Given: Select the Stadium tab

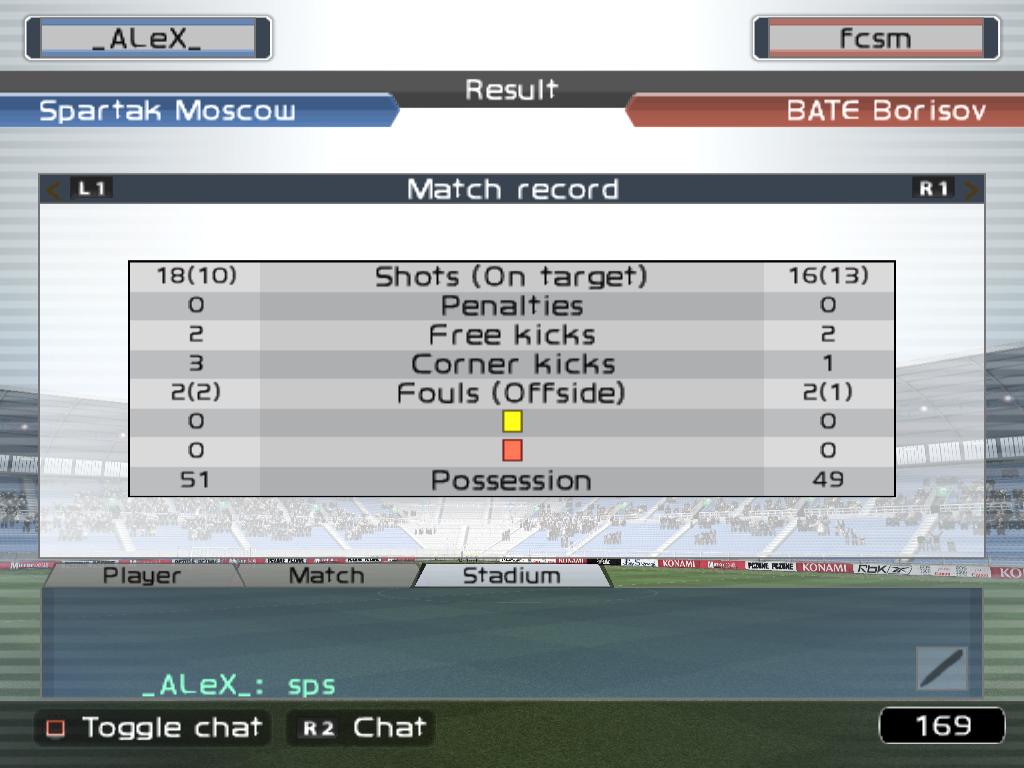Looking at the screenshot, I should (511, 575).
